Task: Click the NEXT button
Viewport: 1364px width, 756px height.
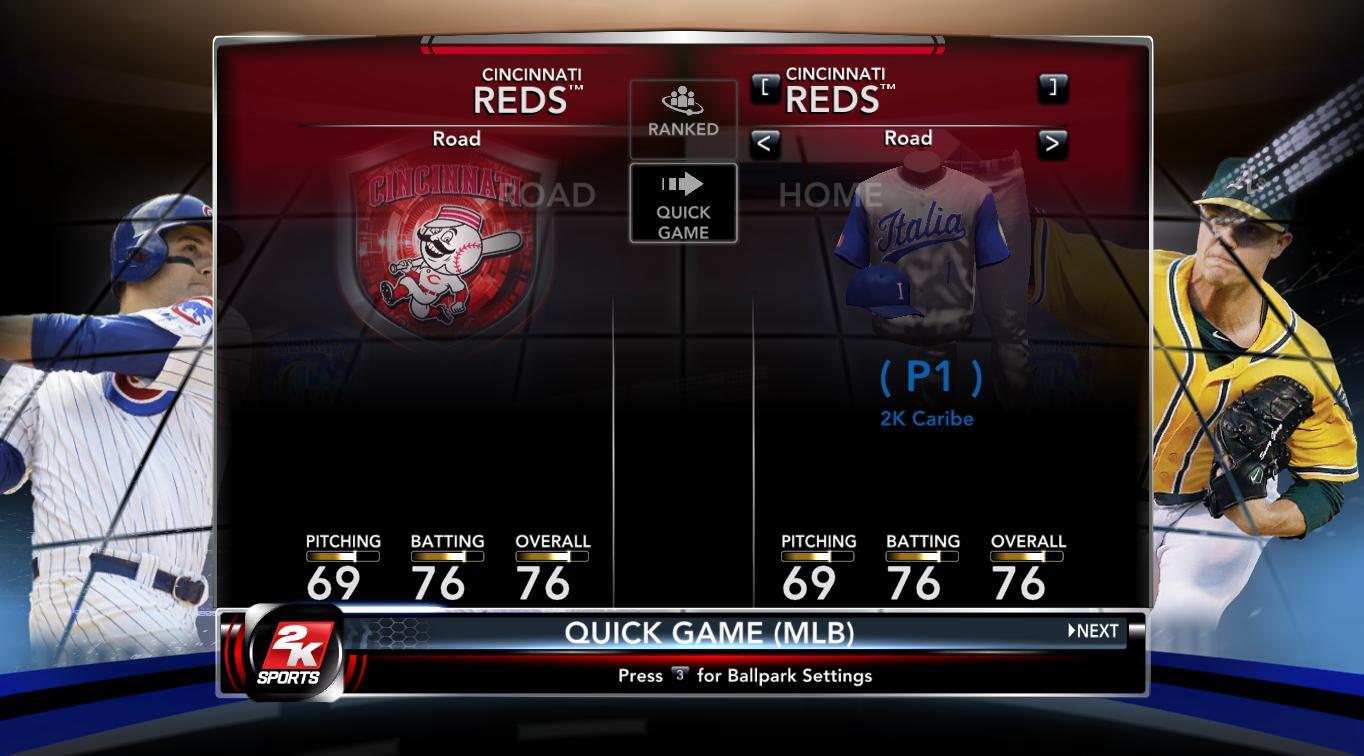Action: click(x=1094, y=631)
